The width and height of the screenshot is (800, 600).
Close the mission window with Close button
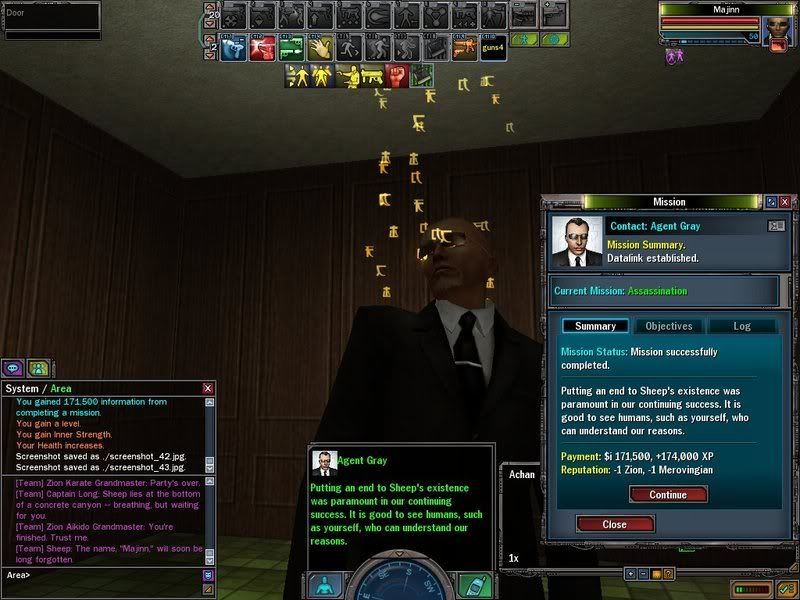[614, 524]
